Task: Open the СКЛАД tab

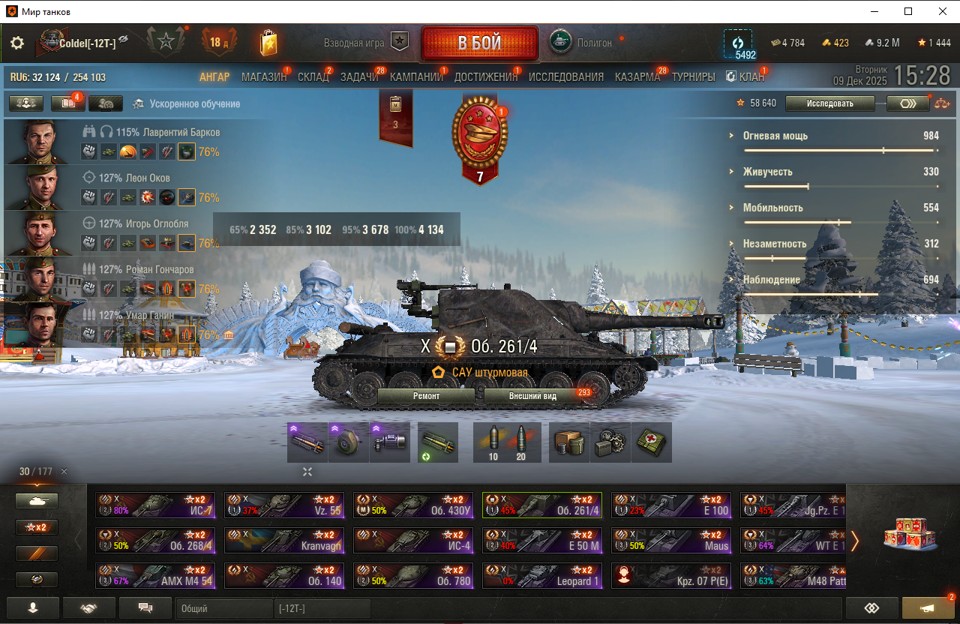Action: pyautogui.click(x=313, y=77)
